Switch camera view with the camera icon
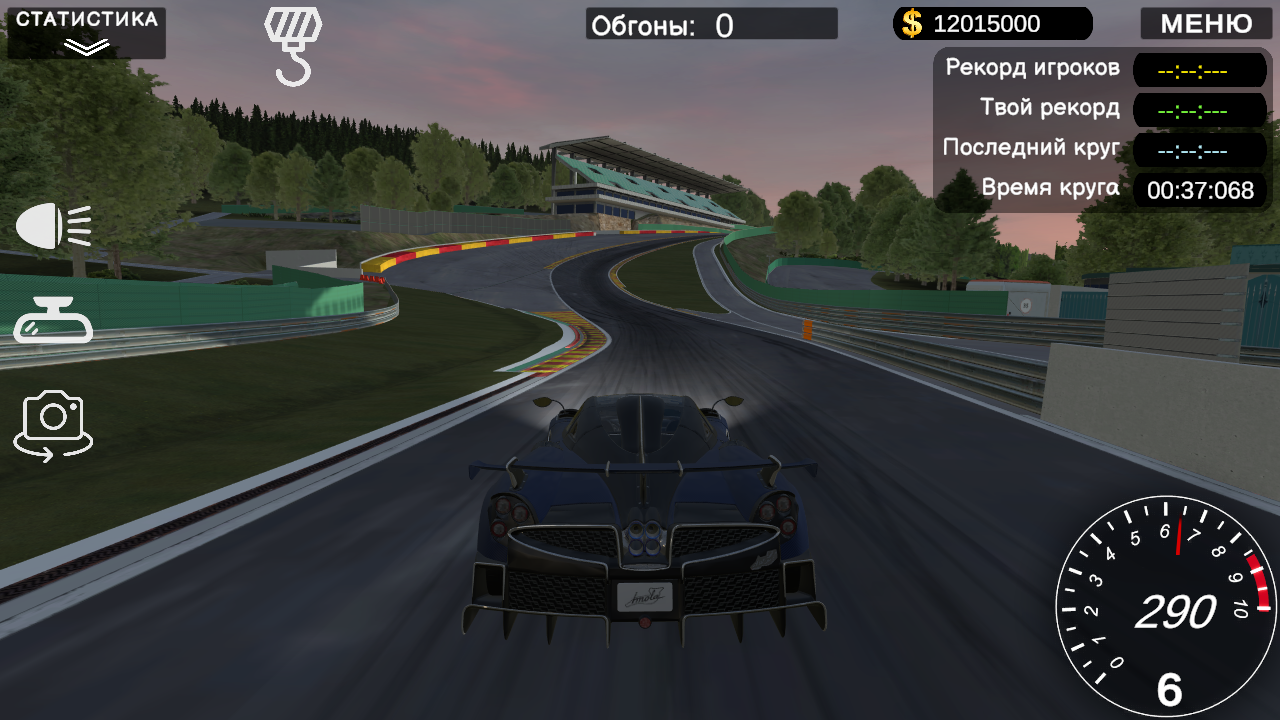Viewport: 1280px width, 720px height. click(x=52, y=420)
